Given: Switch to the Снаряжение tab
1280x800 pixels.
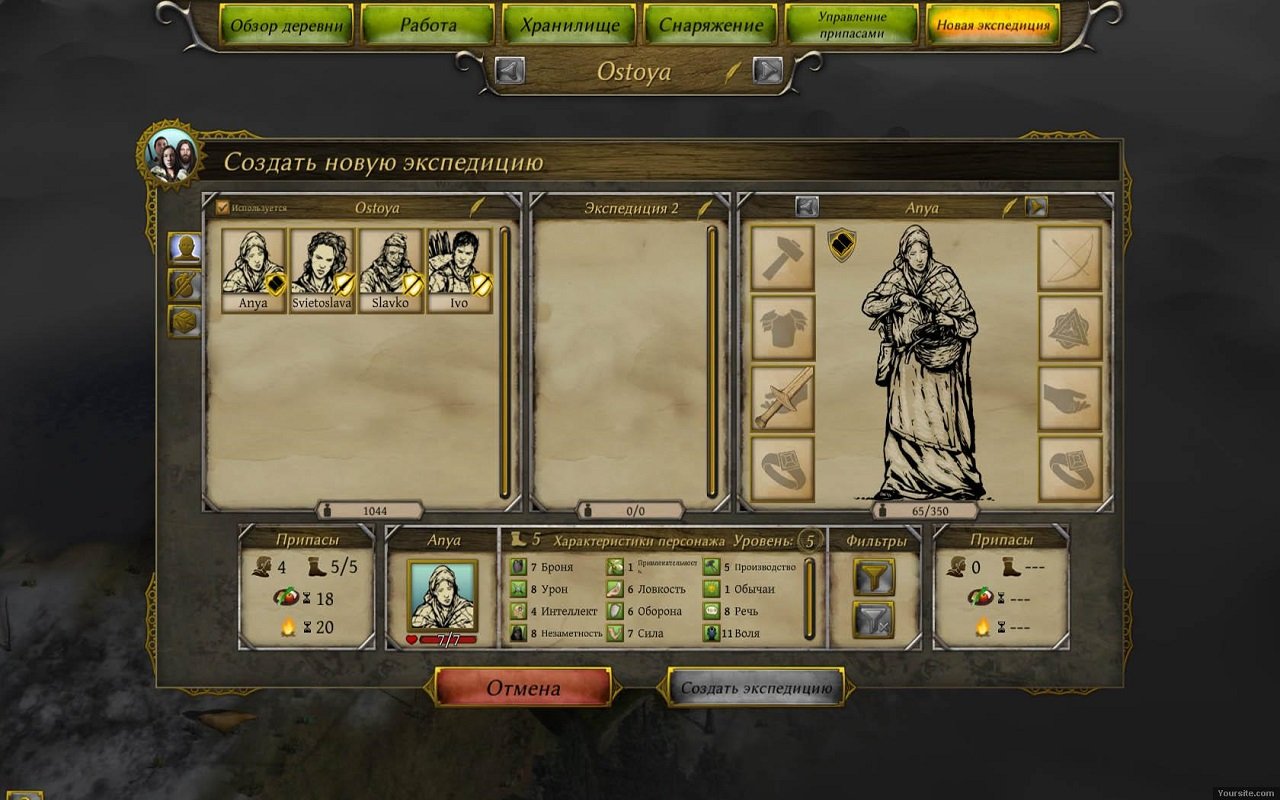Looking at the screenshot, I should [711, 25].
